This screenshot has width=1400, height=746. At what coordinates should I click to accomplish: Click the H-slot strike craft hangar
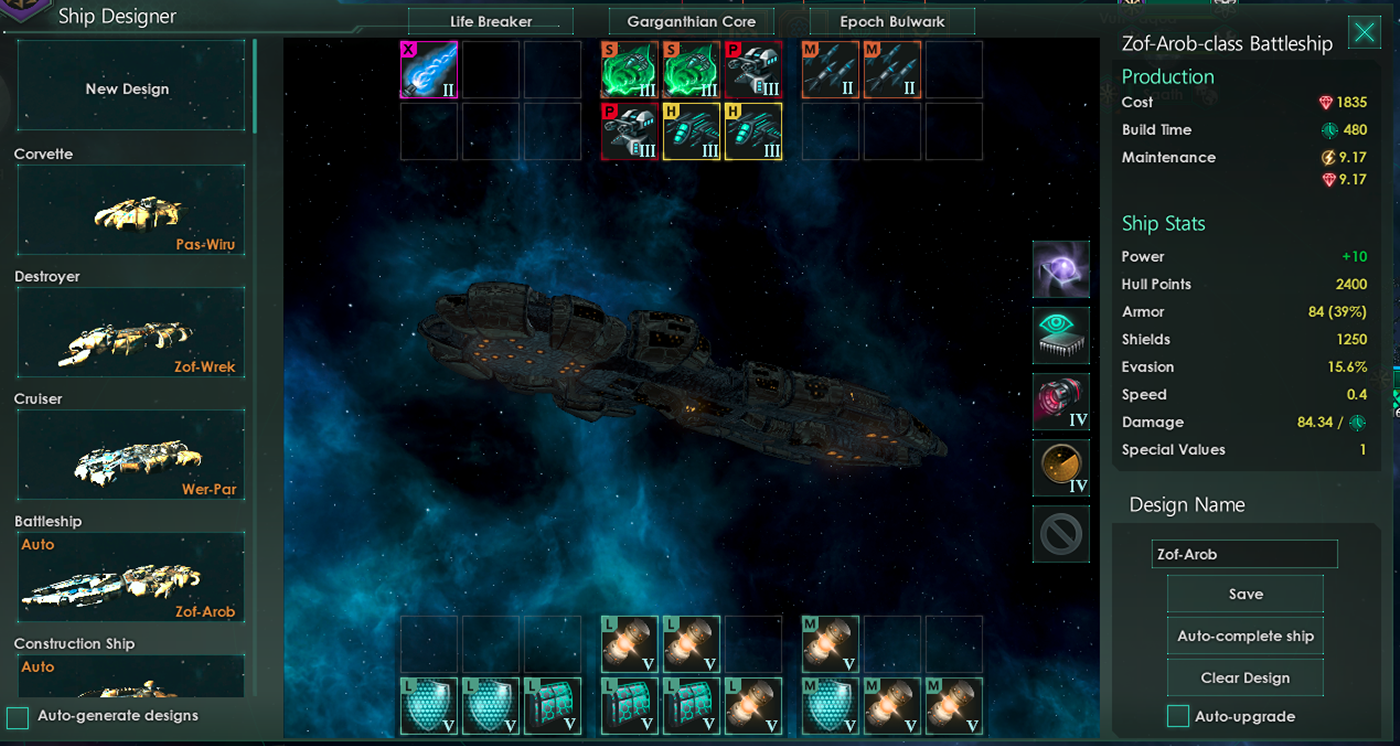coord(692,131)
